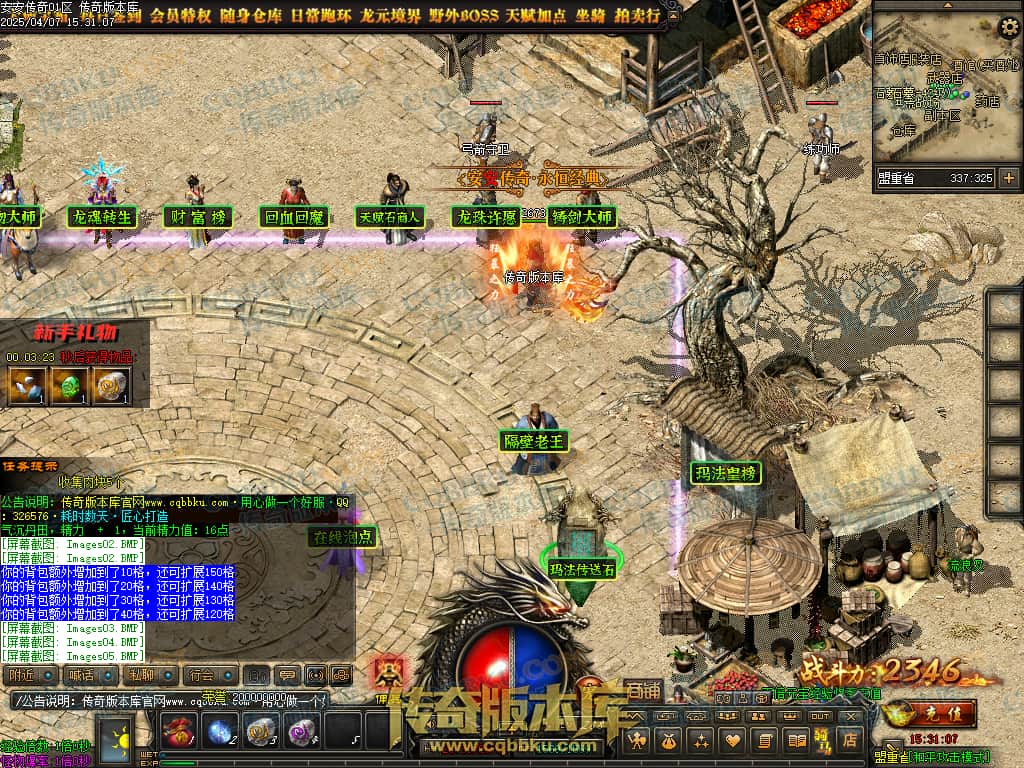Open 随身仓库 portable warehouse

tap(246, 15)
